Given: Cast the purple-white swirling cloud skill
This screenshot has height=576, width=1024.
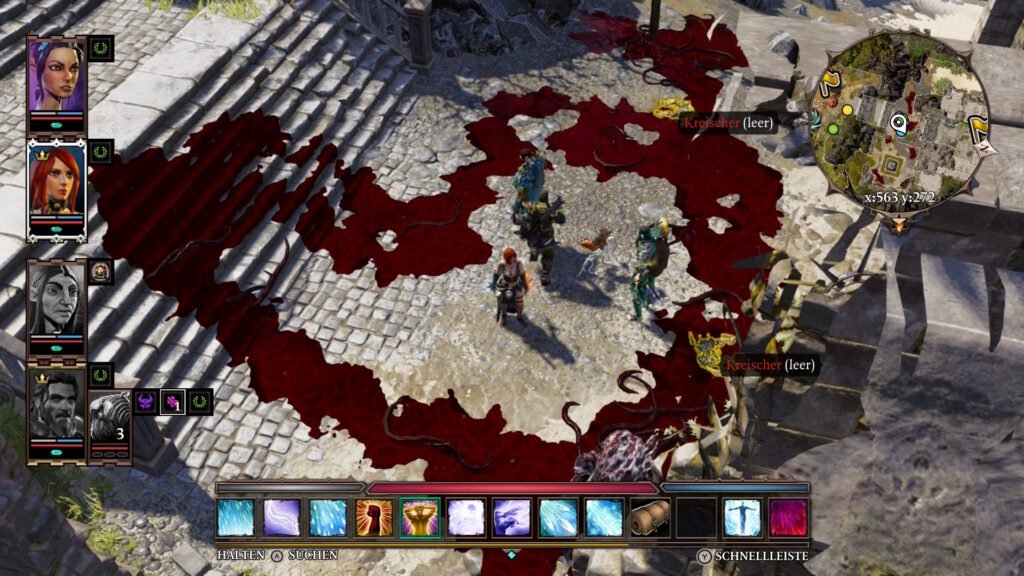Looking at the screenshot, I should (466, 518).
